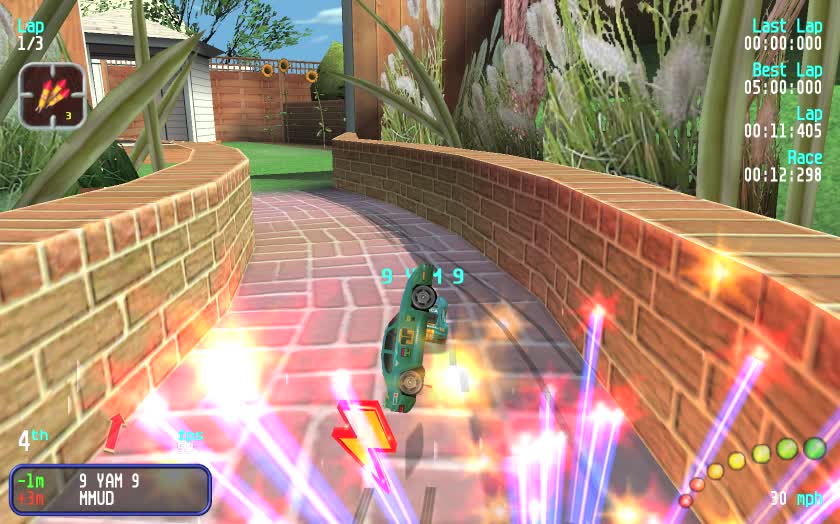
Task: Select the firework pickup weapon icon
Action: [x=52, y=95]
